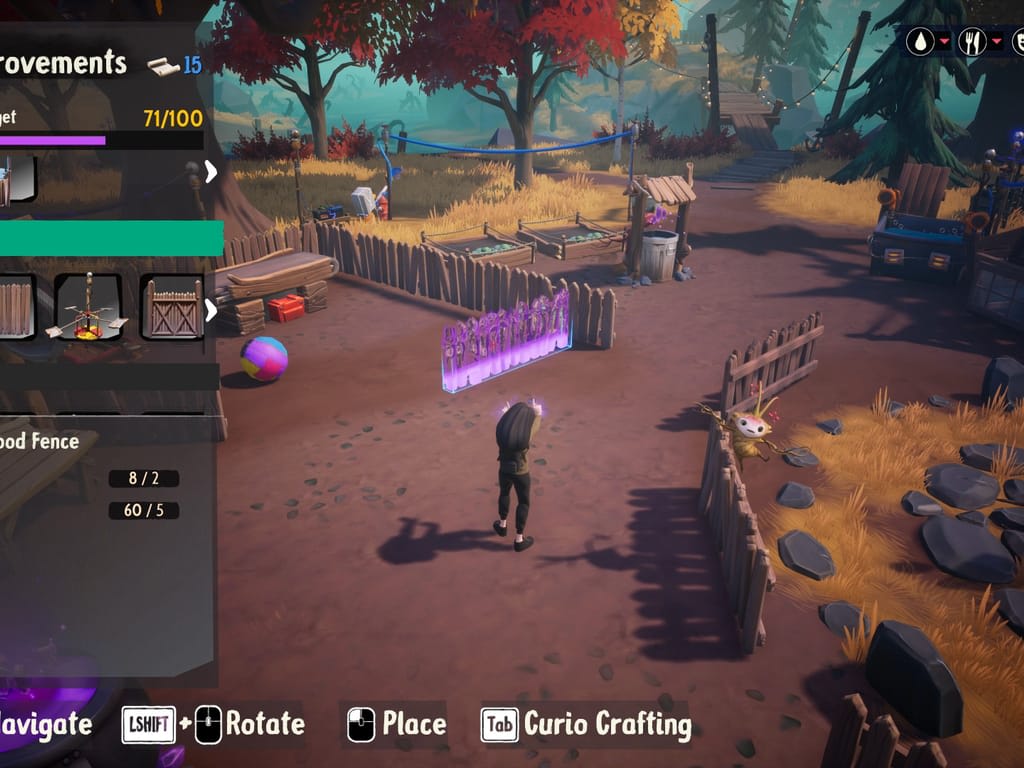Screen dimensions: 1024x768
Task: Show more items using arrow beside wooden gate
Action: (x=211, y=310)
